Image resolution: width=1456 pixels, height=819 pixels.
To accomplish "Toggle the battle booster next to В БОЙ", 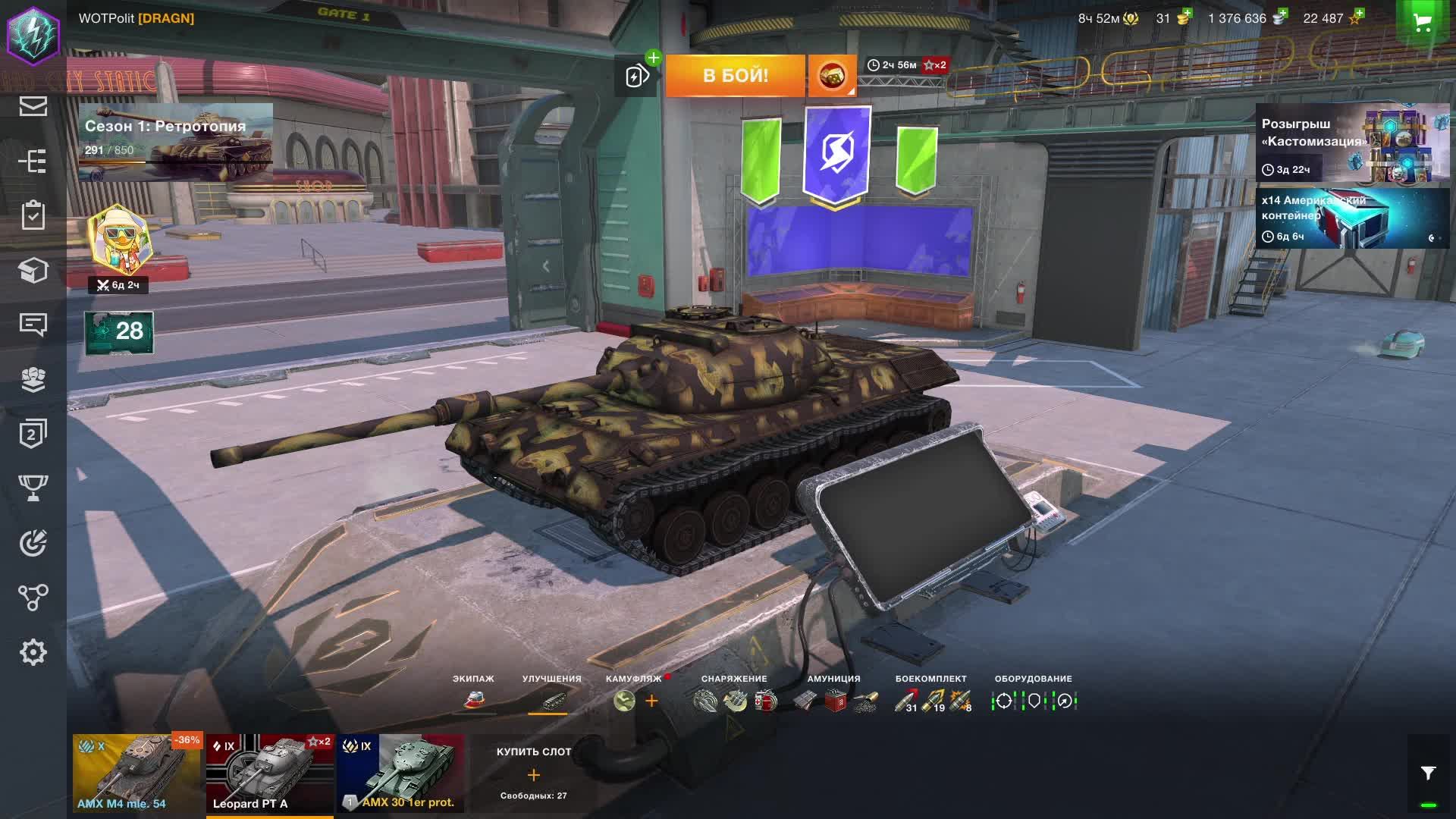I will 635,75.
